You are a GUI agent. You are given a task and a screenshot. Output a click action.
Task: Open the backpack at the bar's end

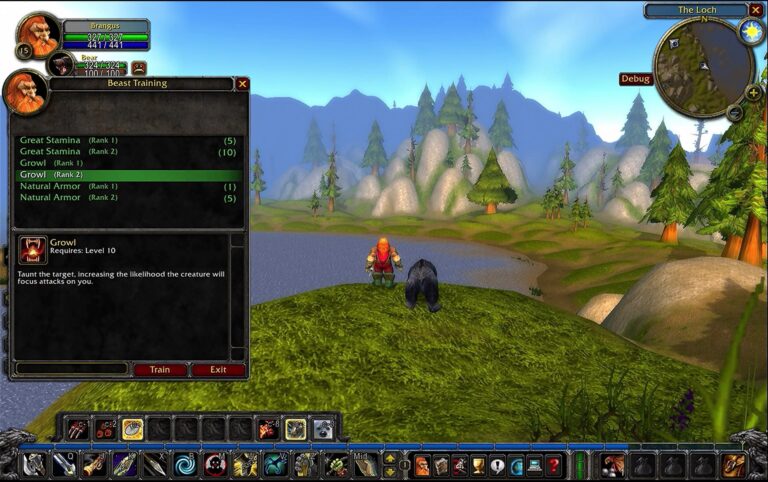pyautogui.click(x=734, y=465)
